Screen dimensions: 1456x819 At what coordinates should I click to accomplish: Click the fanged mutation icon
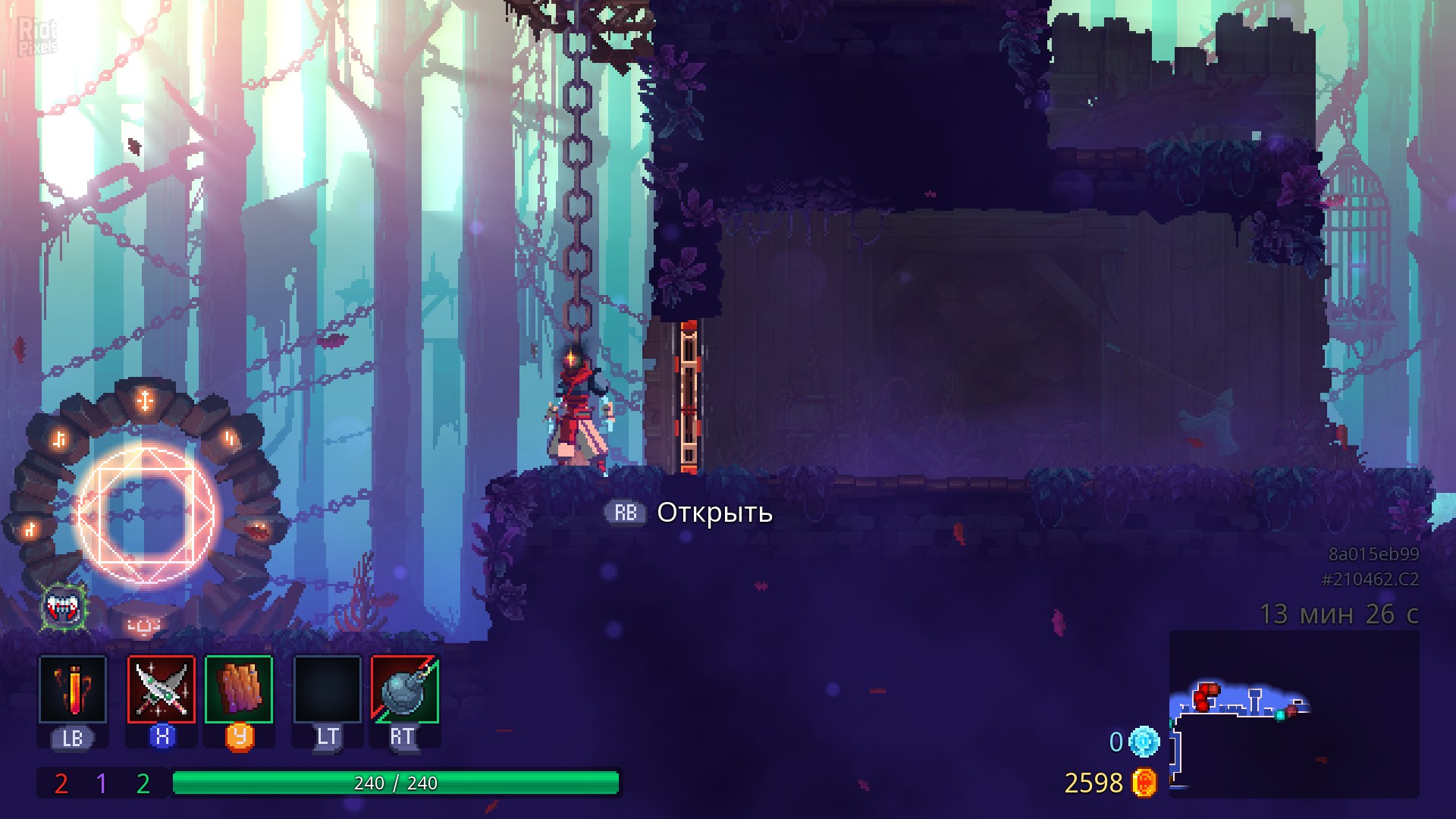coord(64,606)
